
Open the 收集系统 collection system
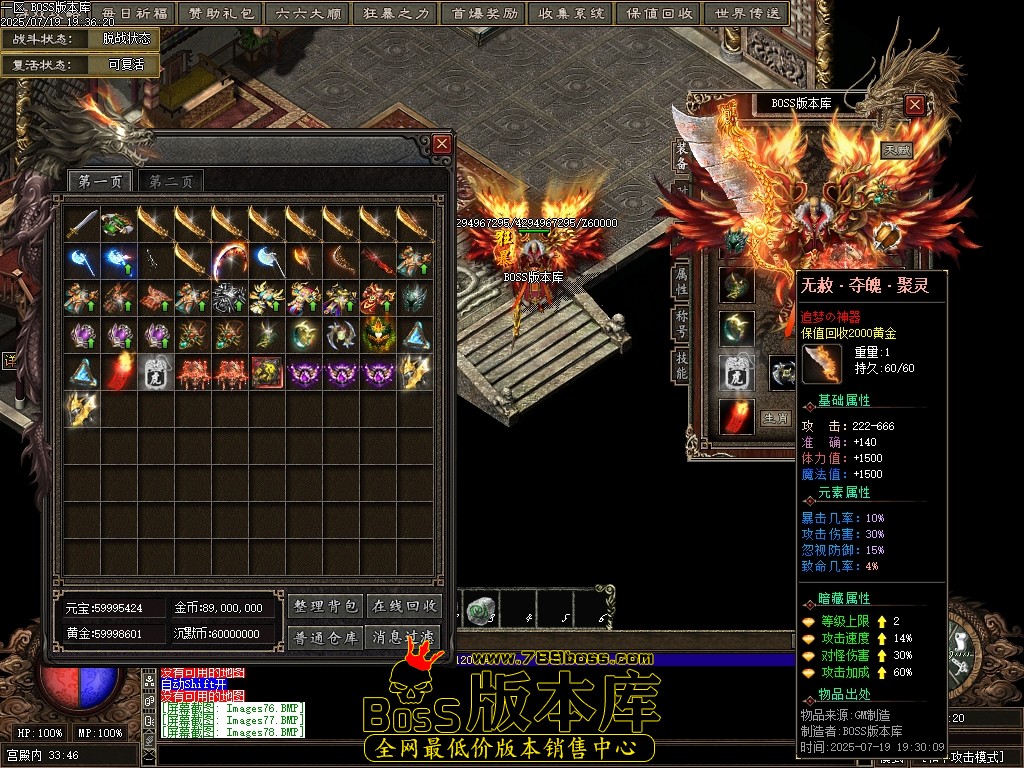pyautogui.click(x=571, y=14)
